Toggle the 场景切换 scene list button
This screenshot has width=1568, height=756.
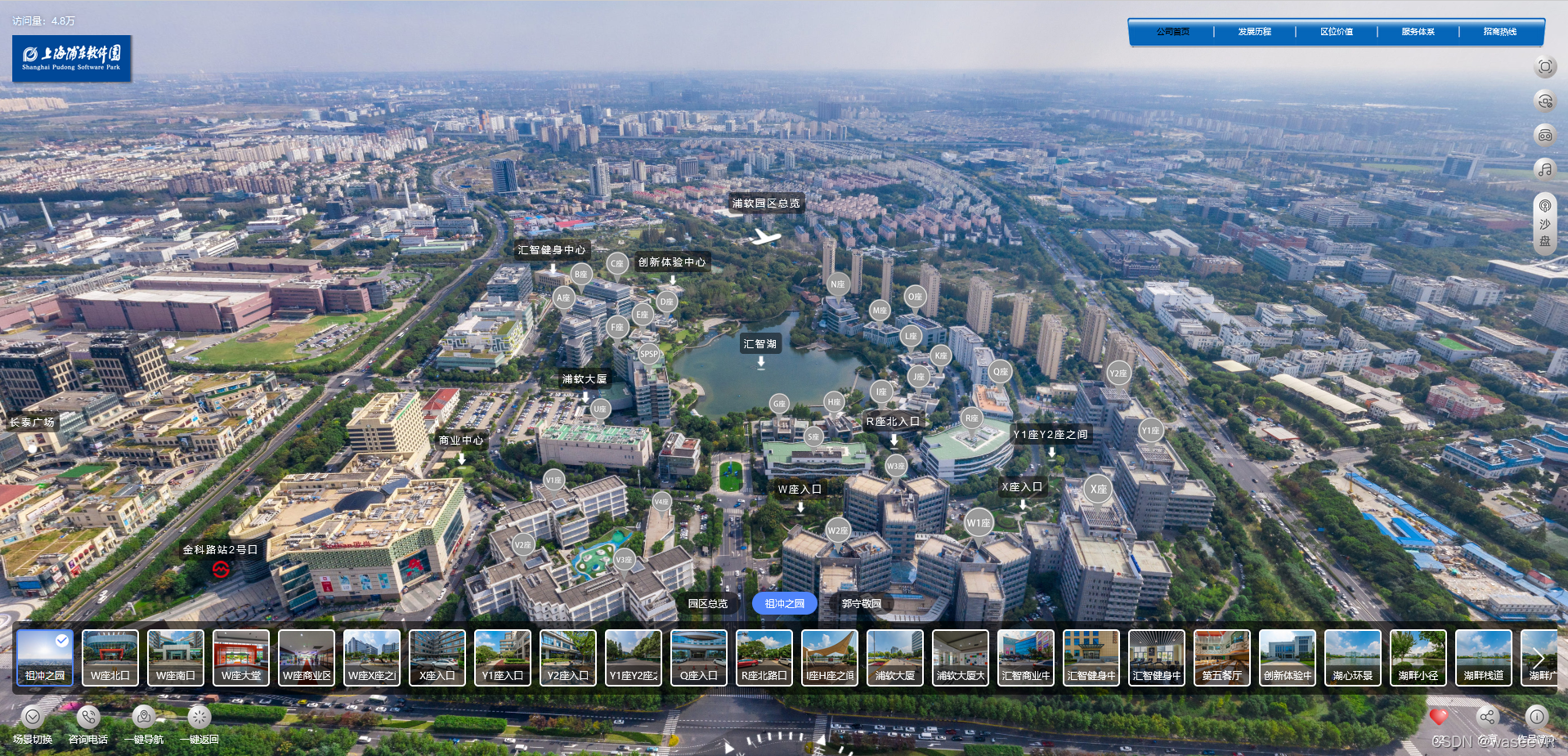(x=33, y=718)
